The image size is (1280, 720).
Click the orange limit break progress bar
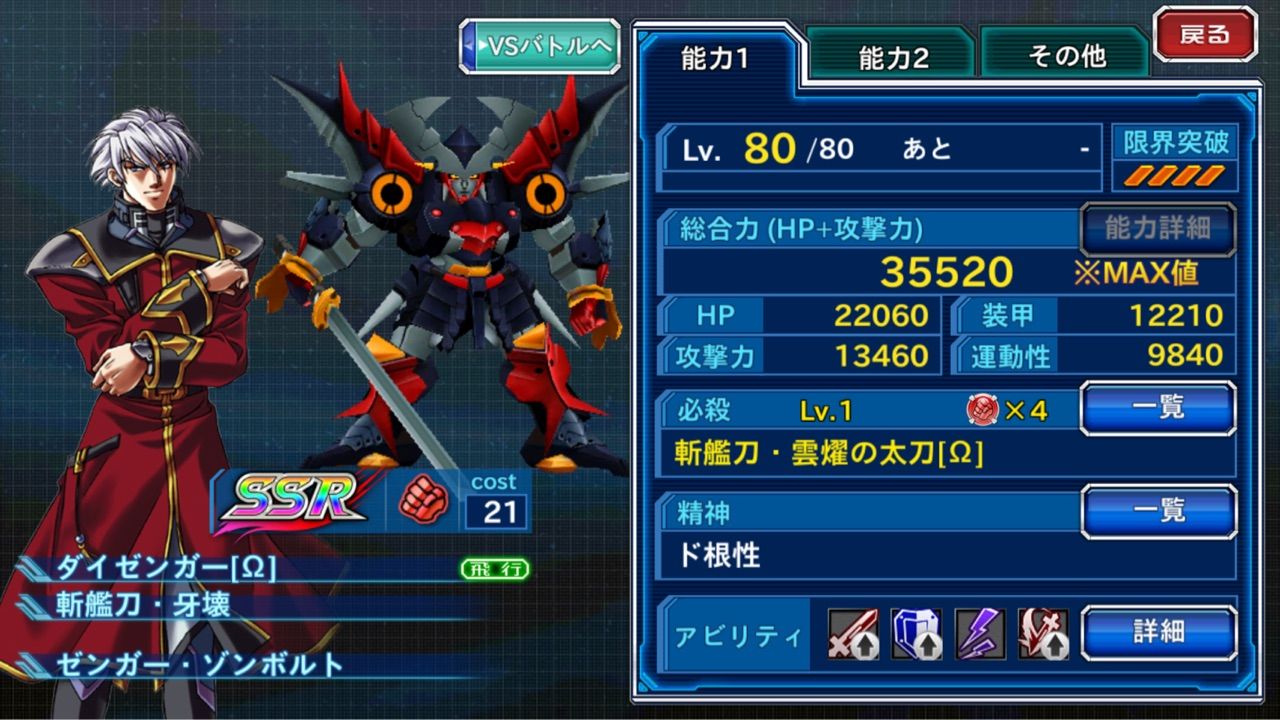click(x=1173, y=176)
